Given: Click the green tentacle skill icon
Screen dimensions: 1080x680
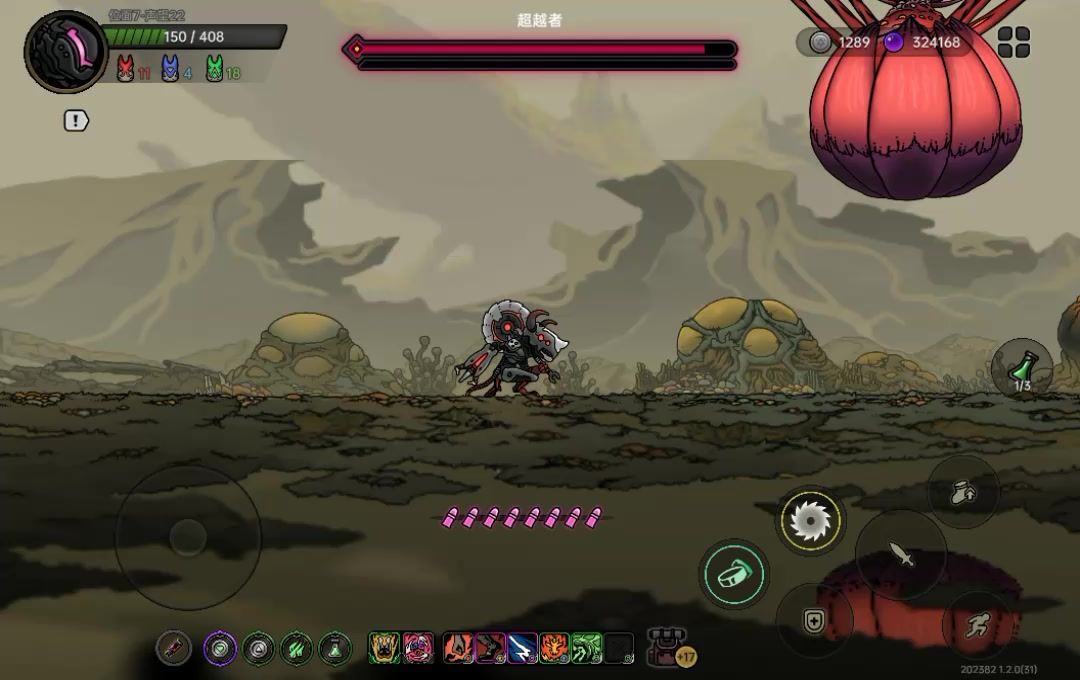Looking at the screenshot, I should [586, 648].
